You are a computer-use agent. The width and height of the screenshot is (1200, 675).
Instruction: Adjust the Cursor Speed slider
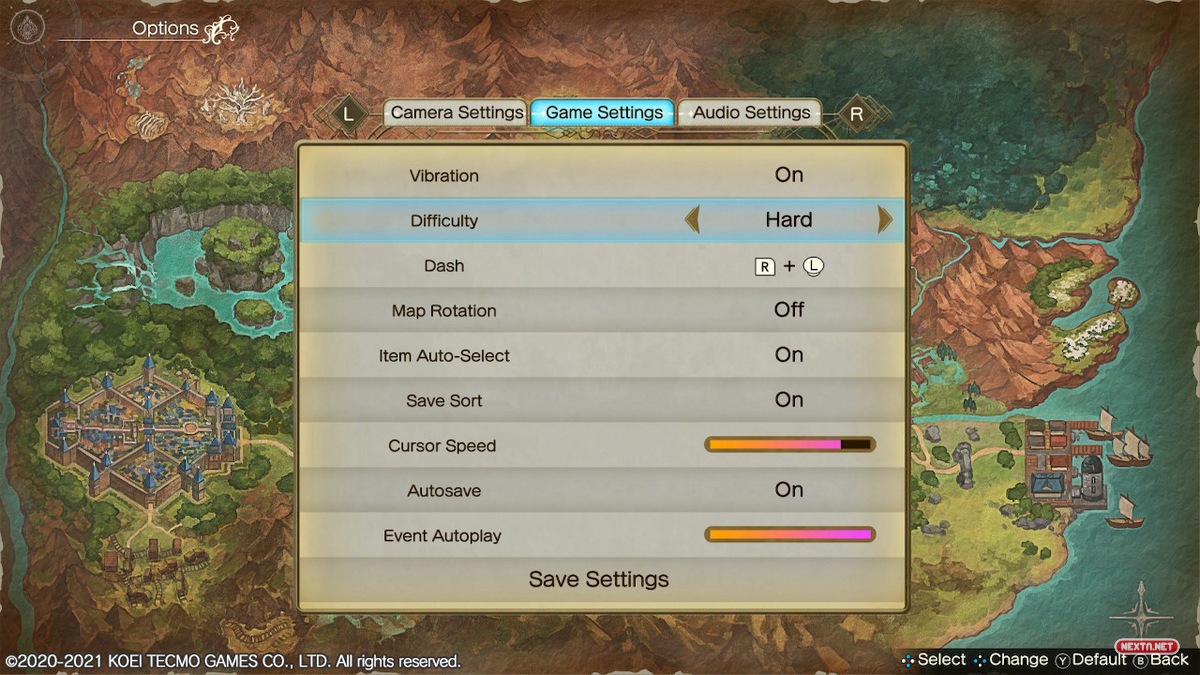790,445
